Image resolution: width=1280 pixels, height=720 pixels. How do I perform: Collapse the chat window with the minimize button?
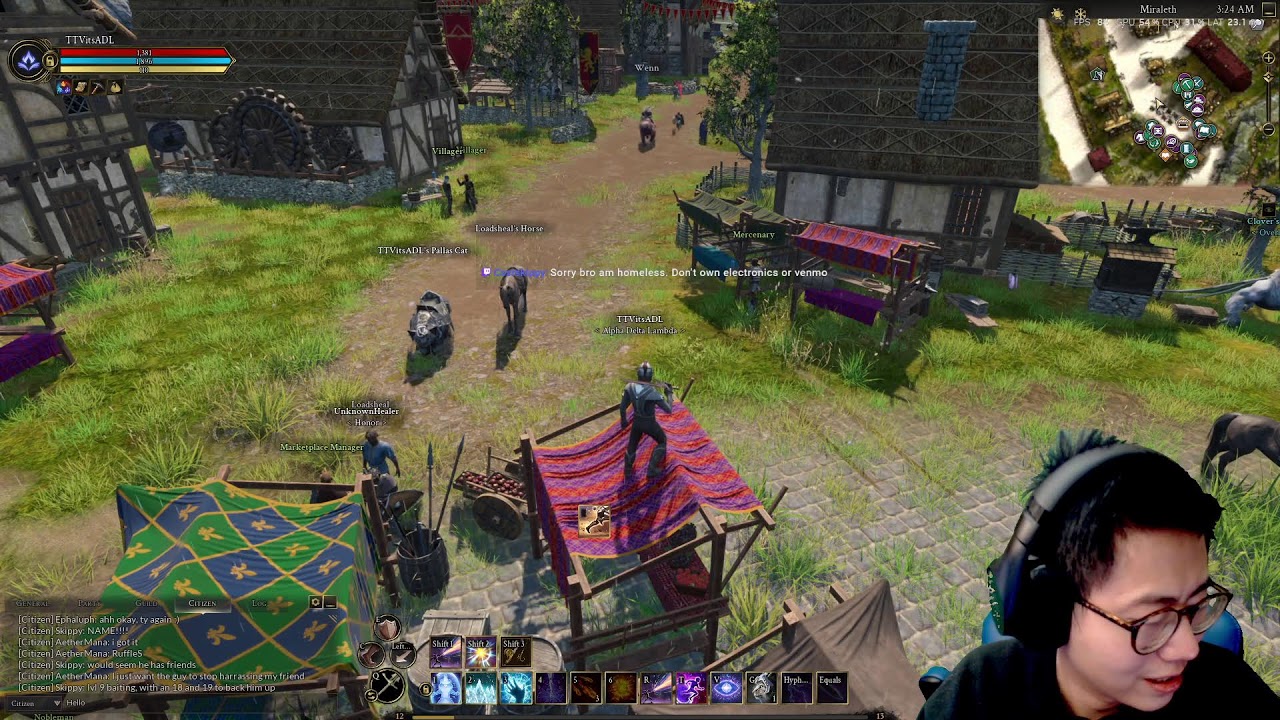click(x=330, y=603)
